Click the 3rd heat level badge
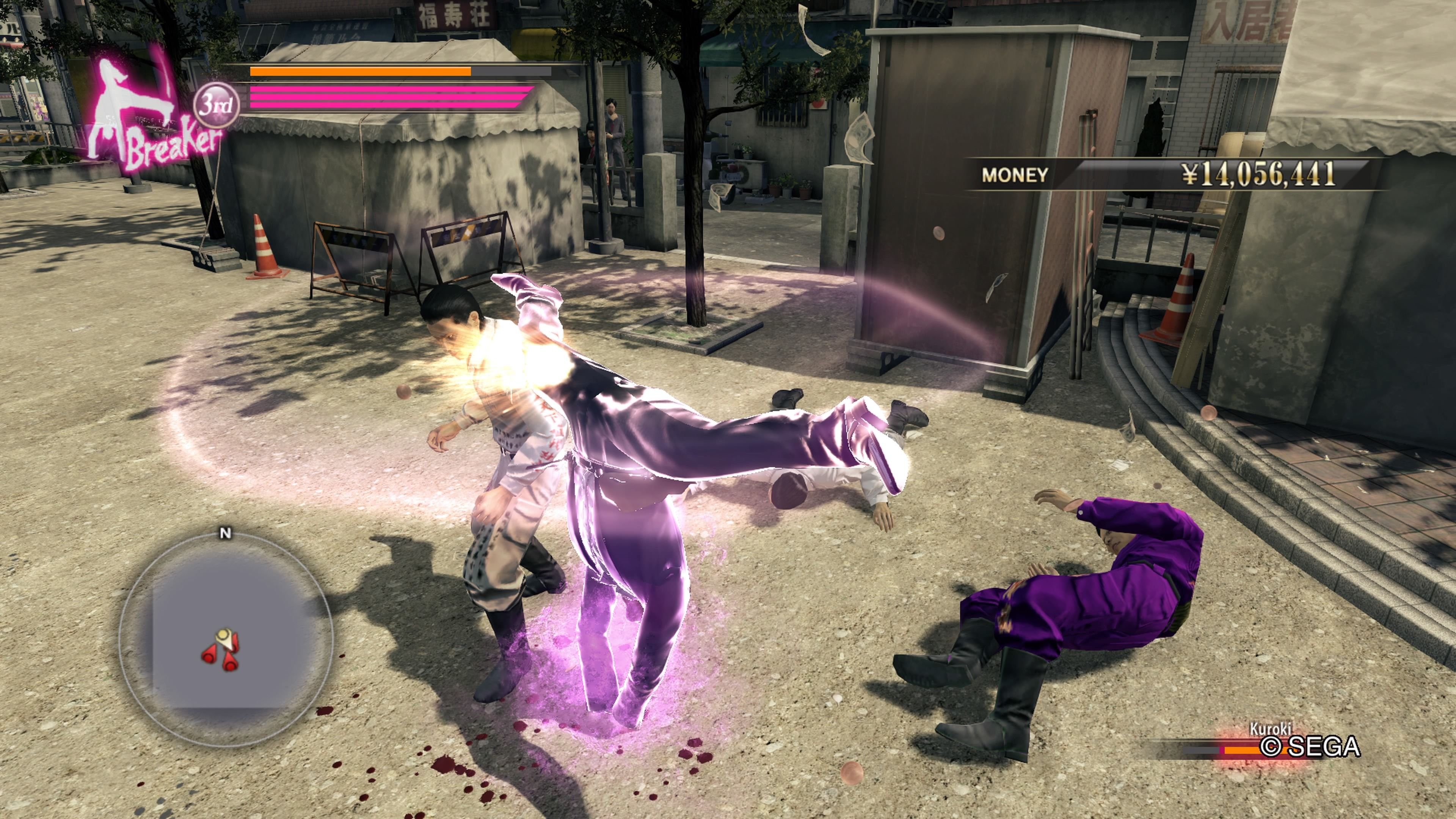The width and height of the screenshot is (1456, 819). tap(216, 105)
